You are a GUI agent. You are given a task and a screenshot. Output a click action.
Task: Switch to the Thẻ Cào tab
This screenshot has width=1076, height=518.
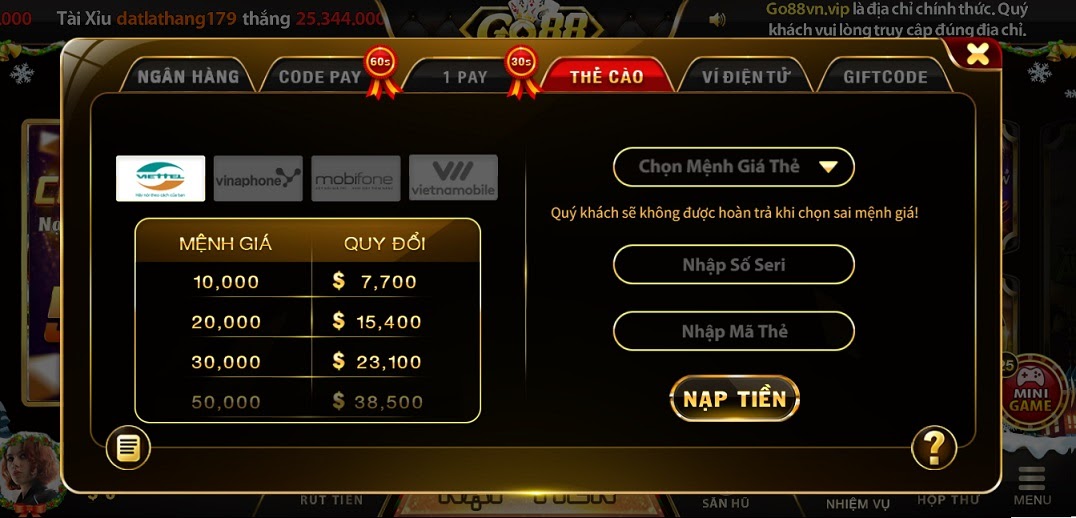click(606, 77)
